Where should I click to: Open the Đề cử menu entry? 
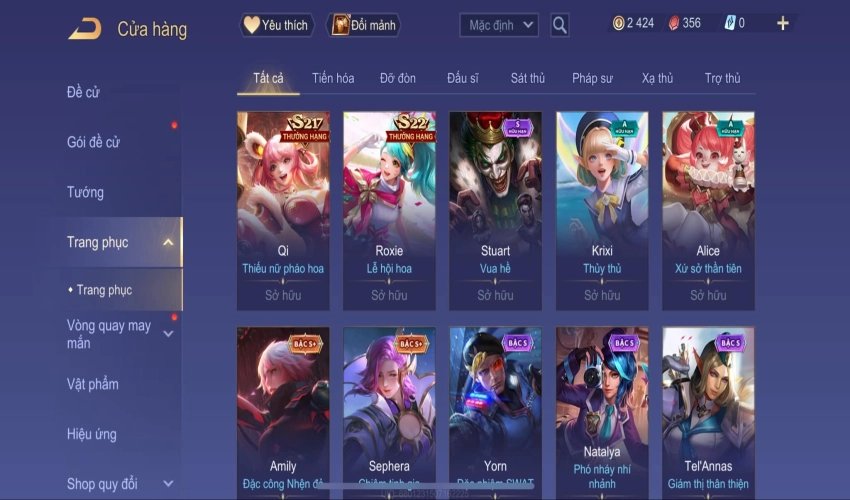point(84,93)
